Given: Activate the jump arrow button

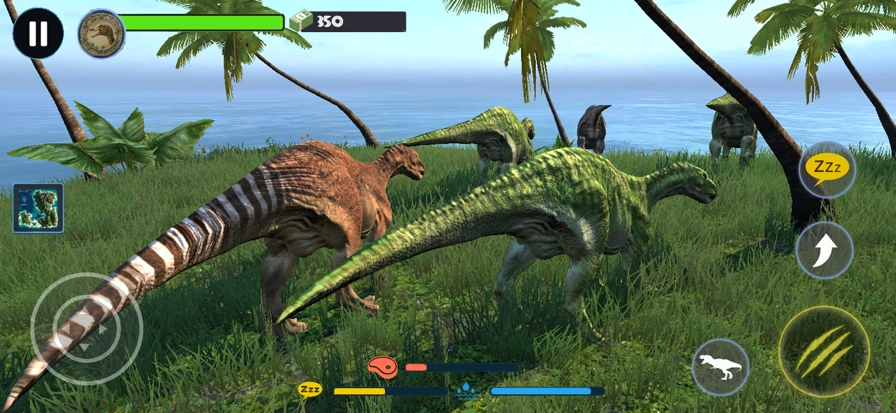Looking at the screenshot, I should (824, 250).
